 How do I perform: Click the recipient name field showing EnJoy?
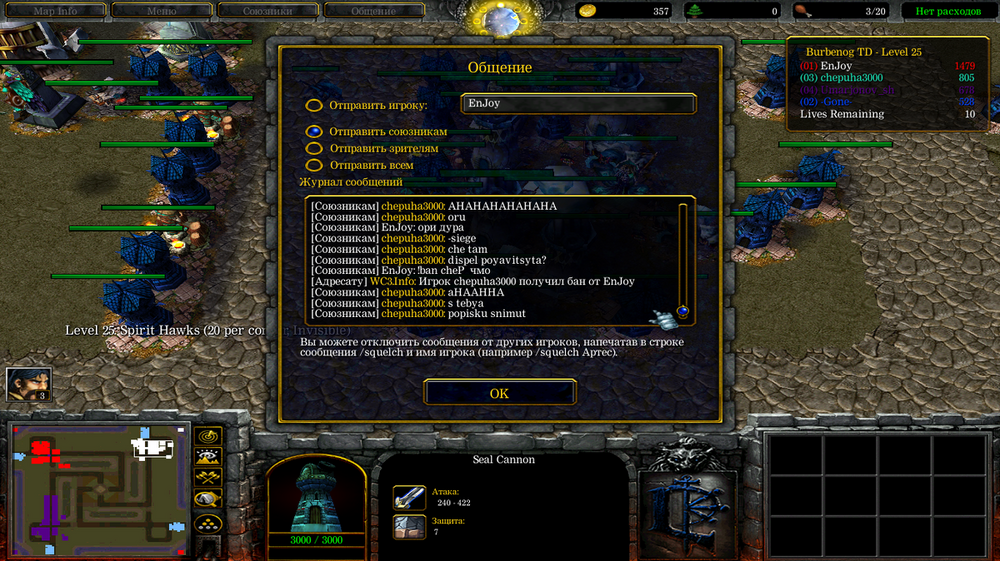[x=578, y=103]
